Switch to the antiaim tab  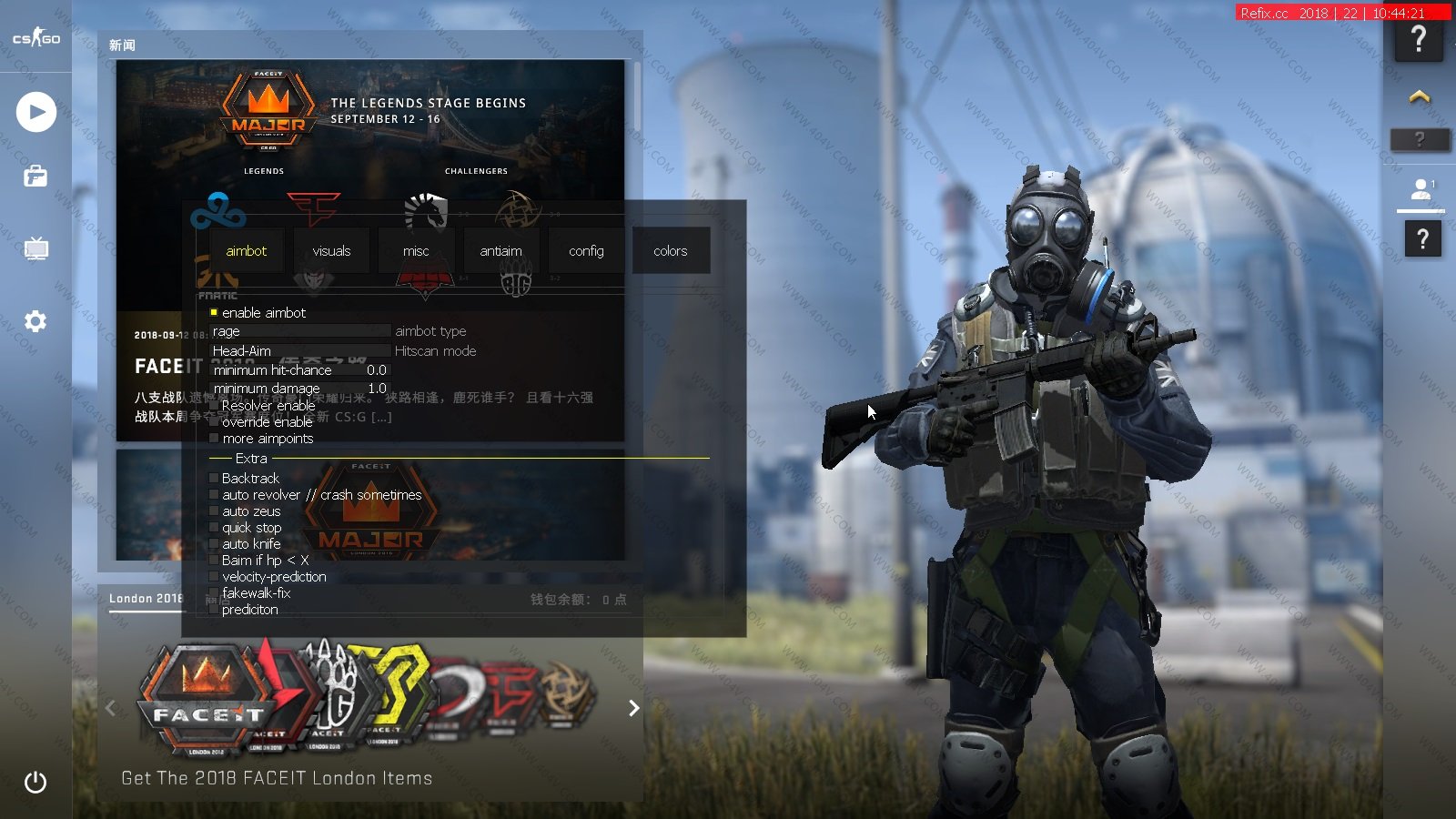click(500, 251)
